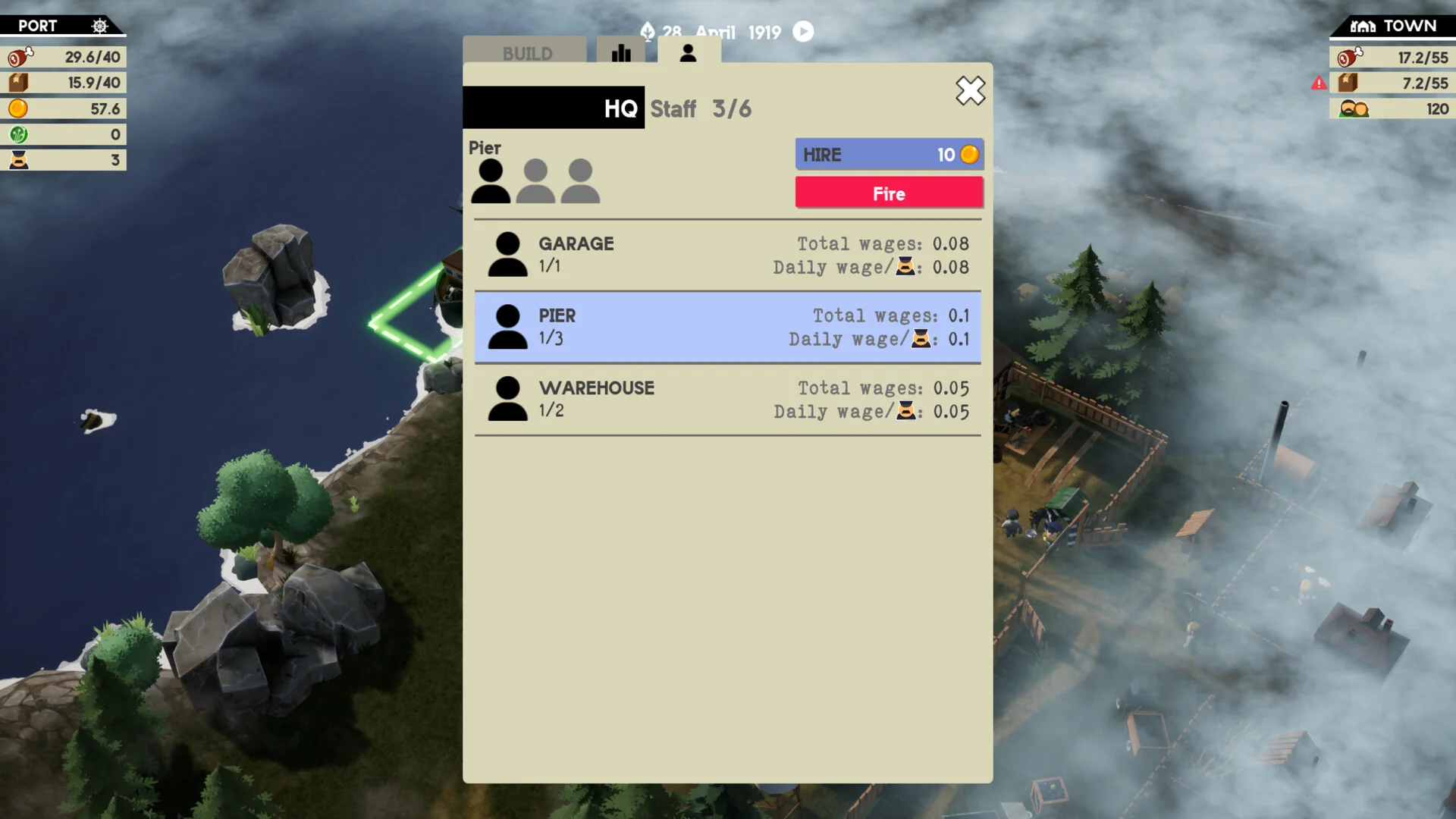Open the Port panel header
Screen dimensions: 1456x819
(62, 26)
